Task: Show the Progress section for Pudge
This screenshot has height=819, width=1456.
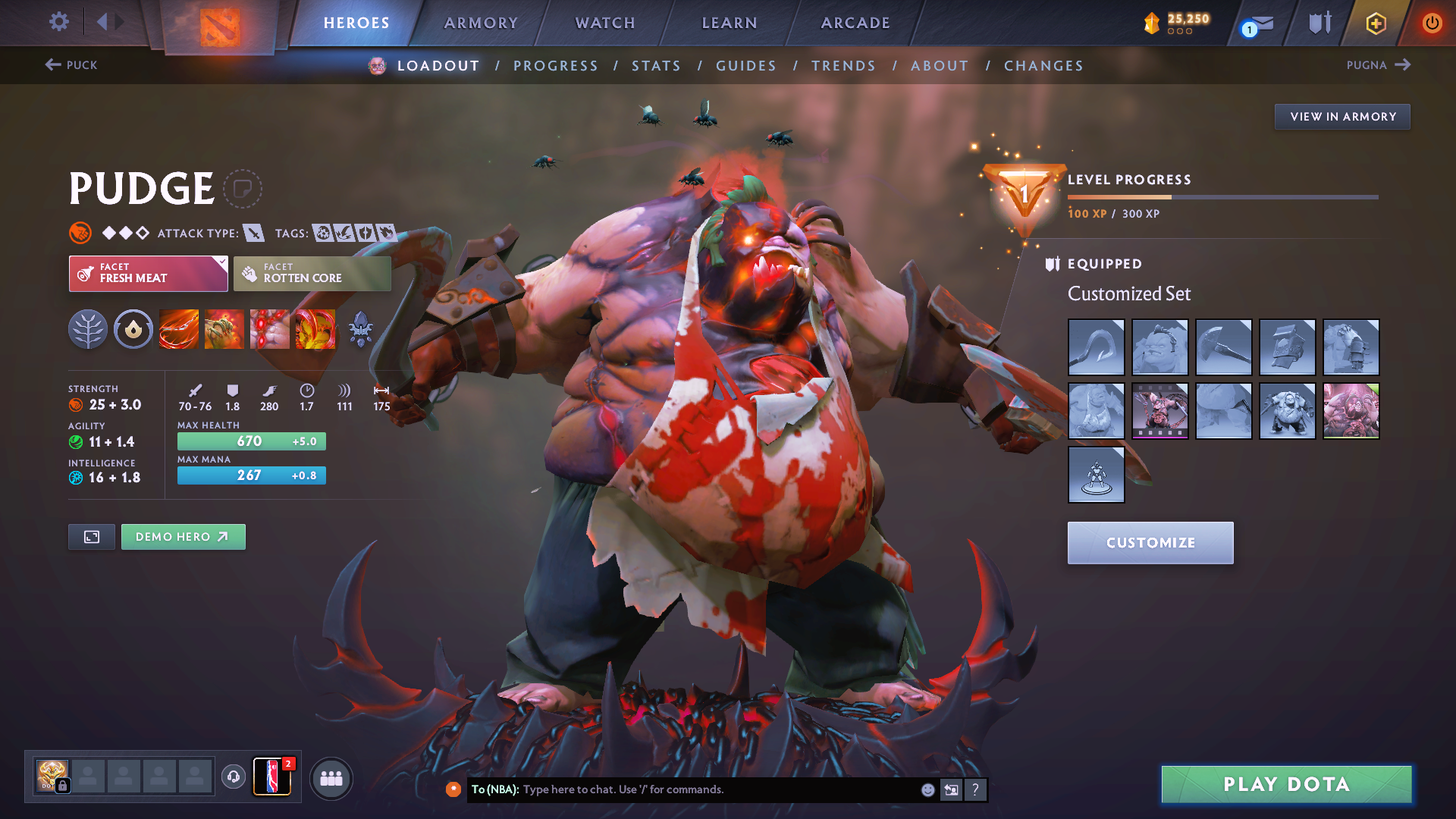Action: (x=556, y=66)
